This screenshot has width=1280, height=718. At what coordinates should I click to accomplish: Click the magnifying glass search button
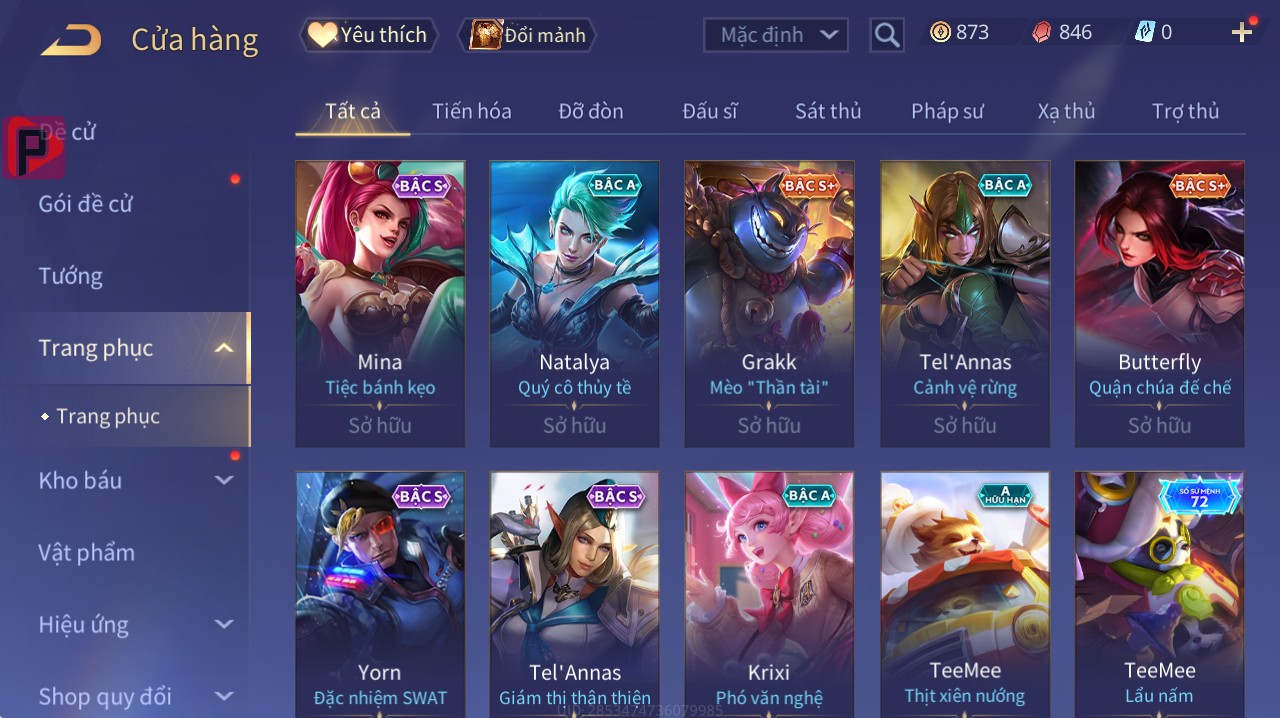(x=886, y=35)
